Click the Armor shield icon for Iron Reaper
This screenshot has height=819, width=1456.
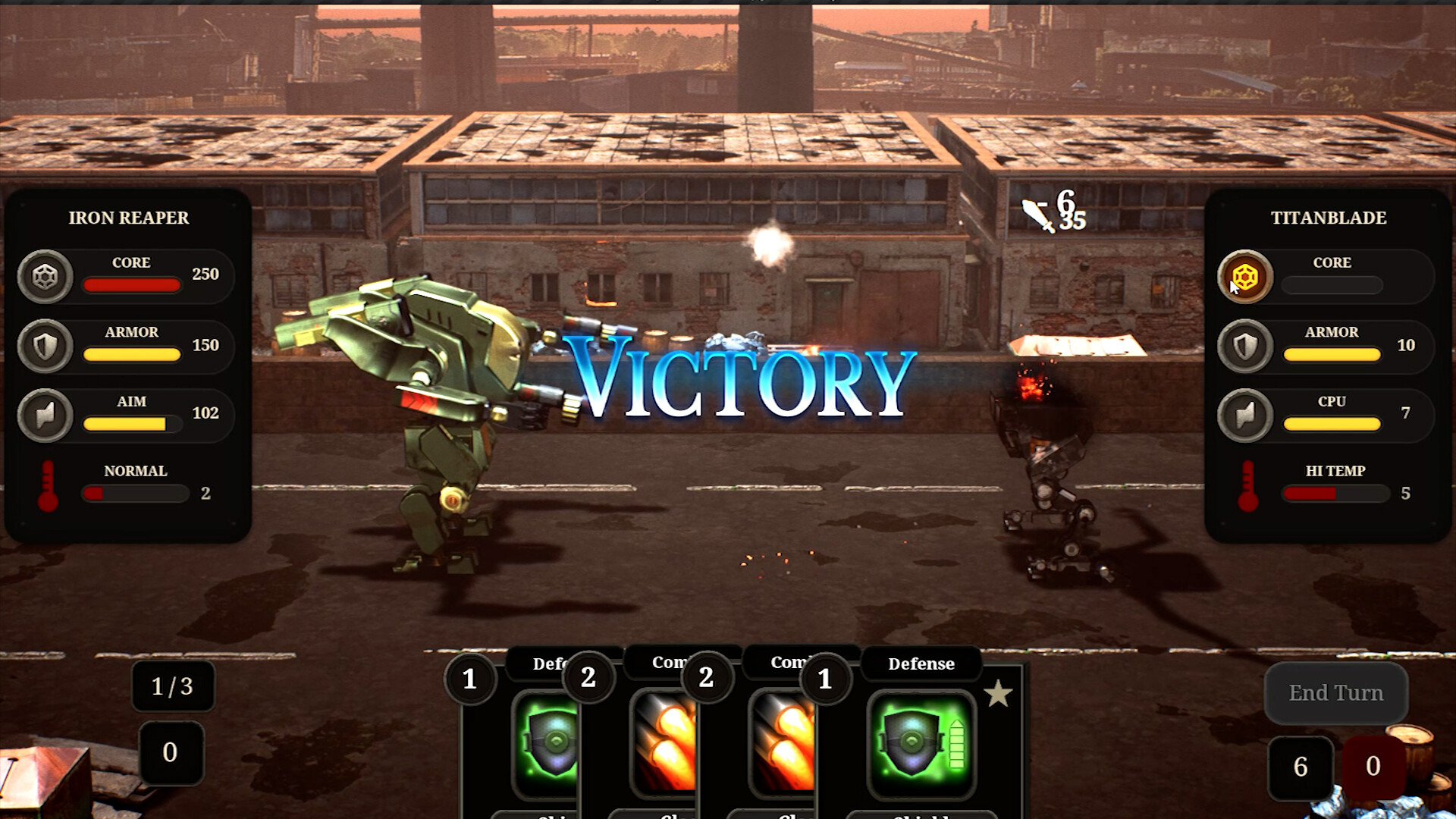point(45,347)
